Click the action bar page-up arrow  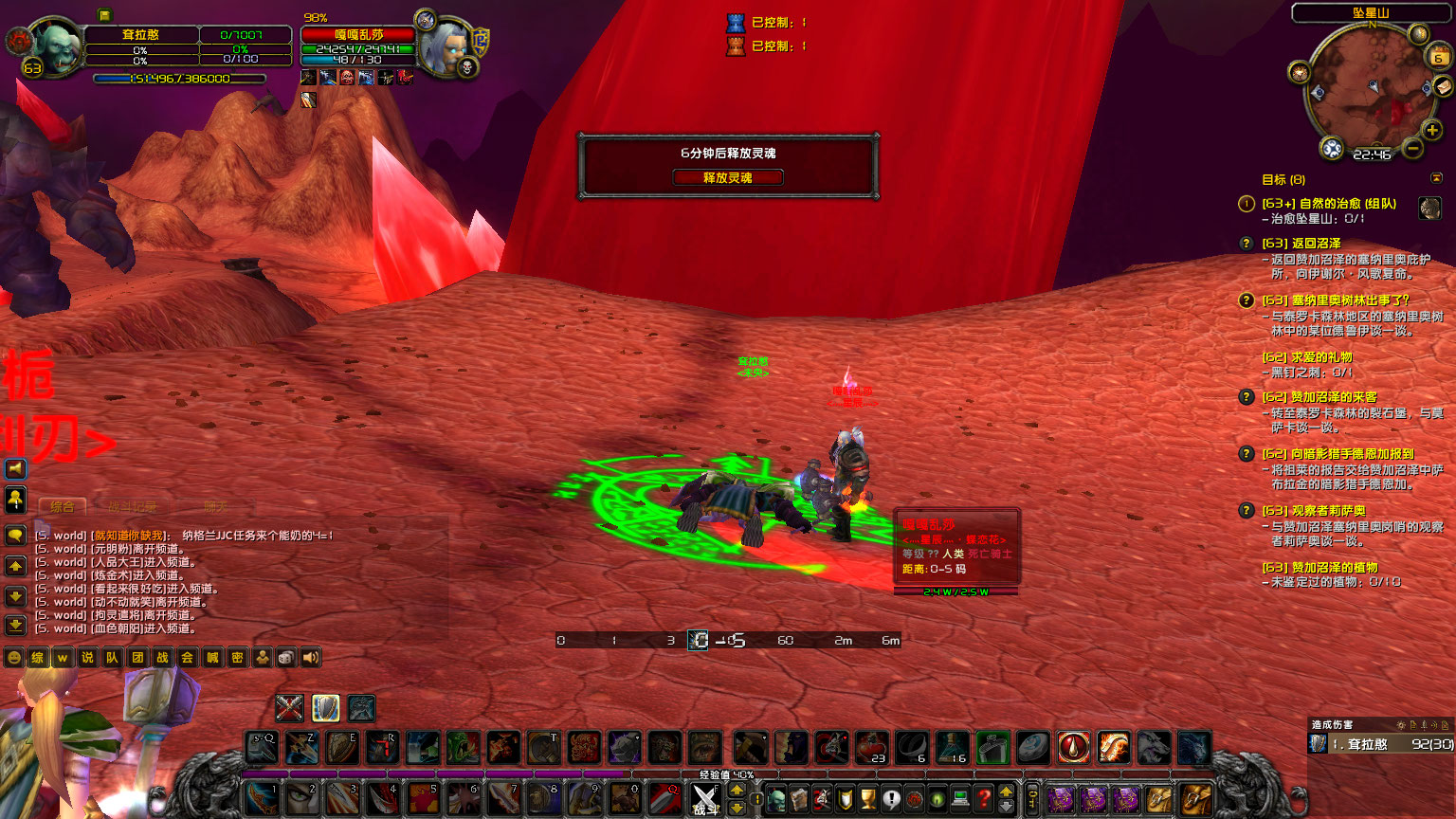[x=736, y=789]
